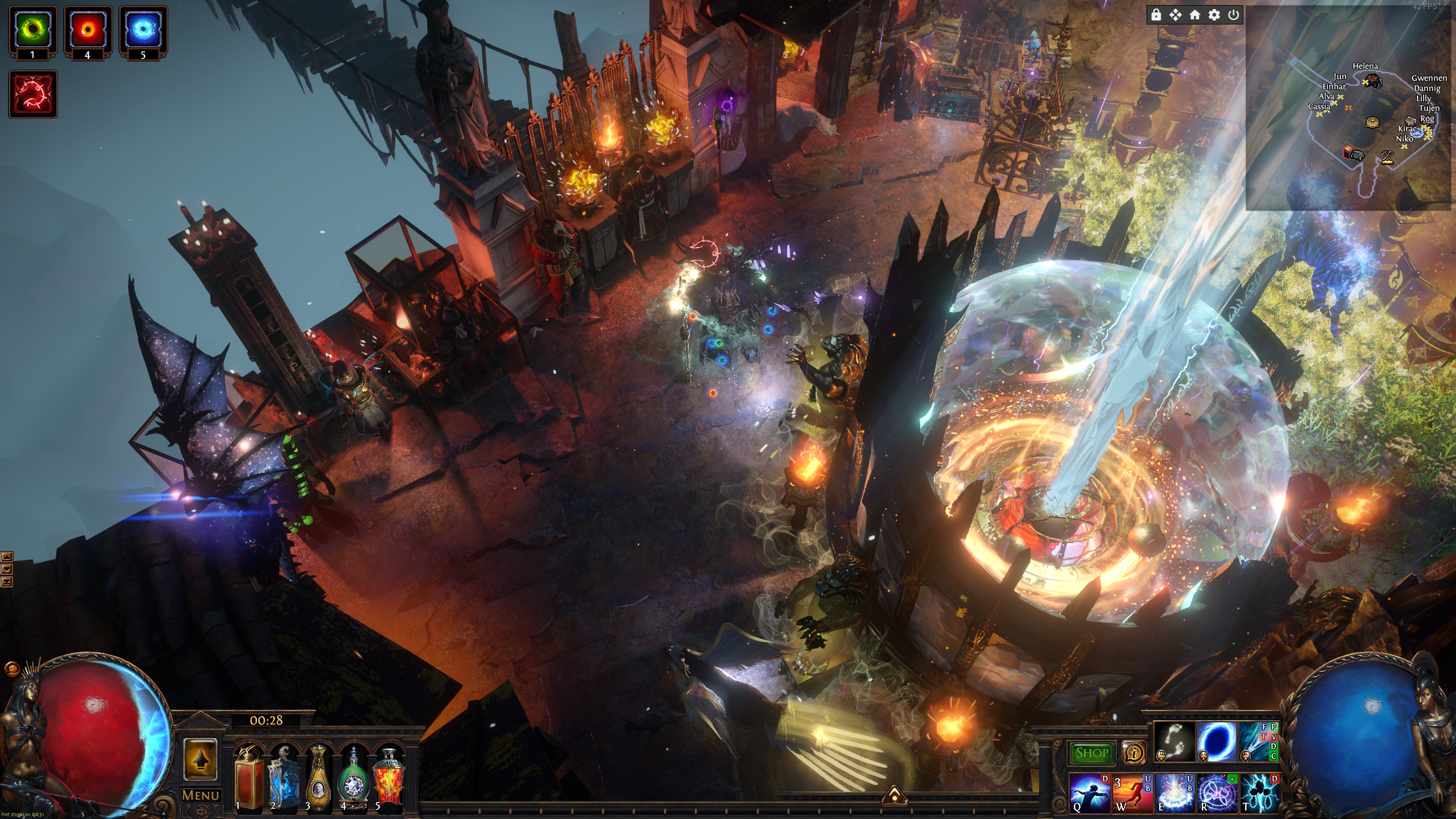Open the Menu button
1456x819 pixels.
coord(200,795)
